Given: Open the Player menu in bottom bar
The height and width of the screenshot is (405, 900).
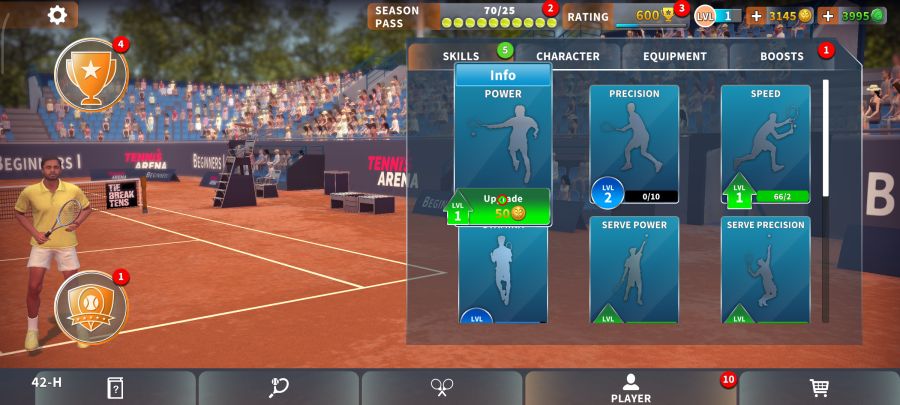Looking at the screenshot, I should [631, 388].
